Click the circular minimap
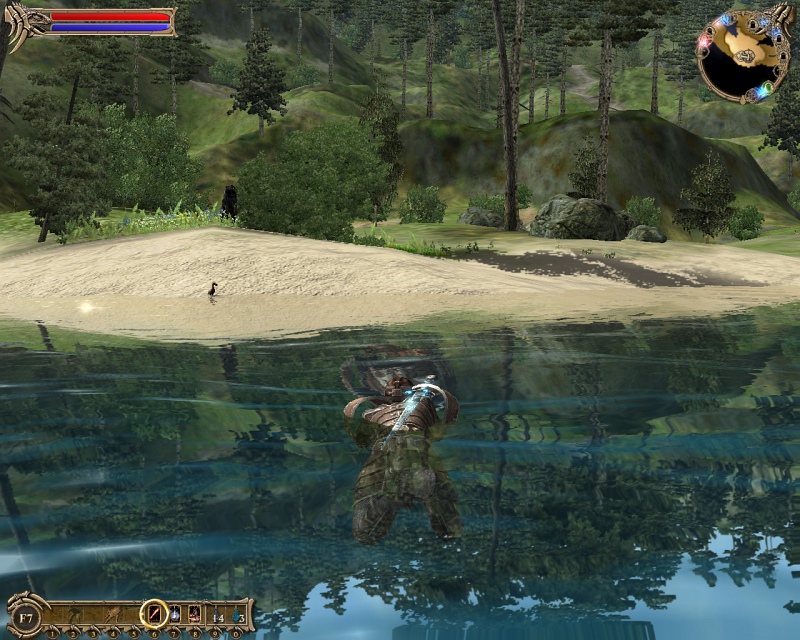Image resolution: width=800 pixels, height=640 pixels. pyautogui.click(x=742, y=56)
